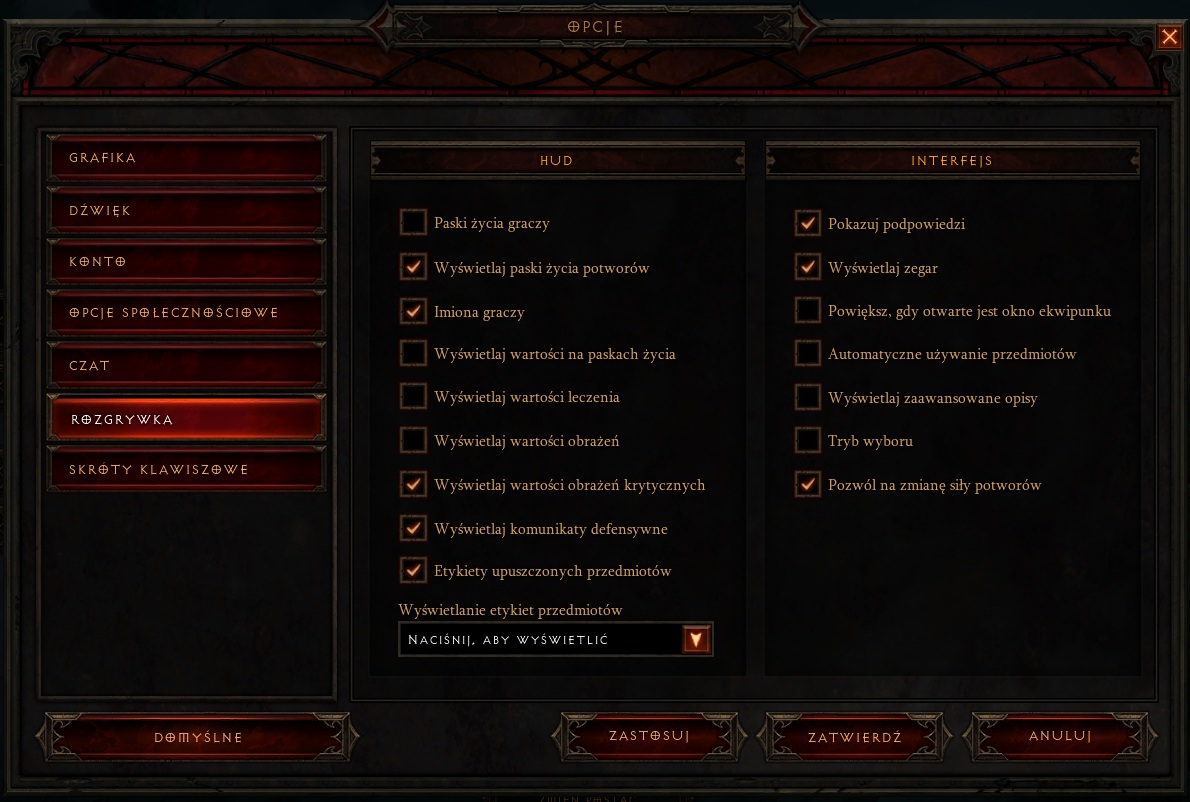Switch to the Dźwięk section

[186, 211]
